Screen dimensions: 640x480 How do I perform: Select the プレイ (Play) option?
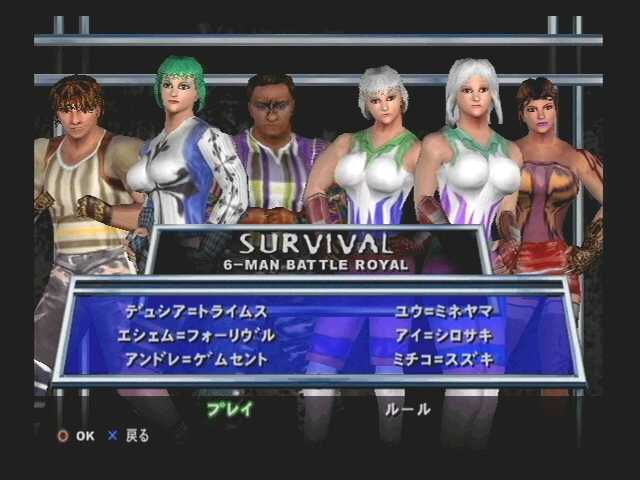click(230, 408)
